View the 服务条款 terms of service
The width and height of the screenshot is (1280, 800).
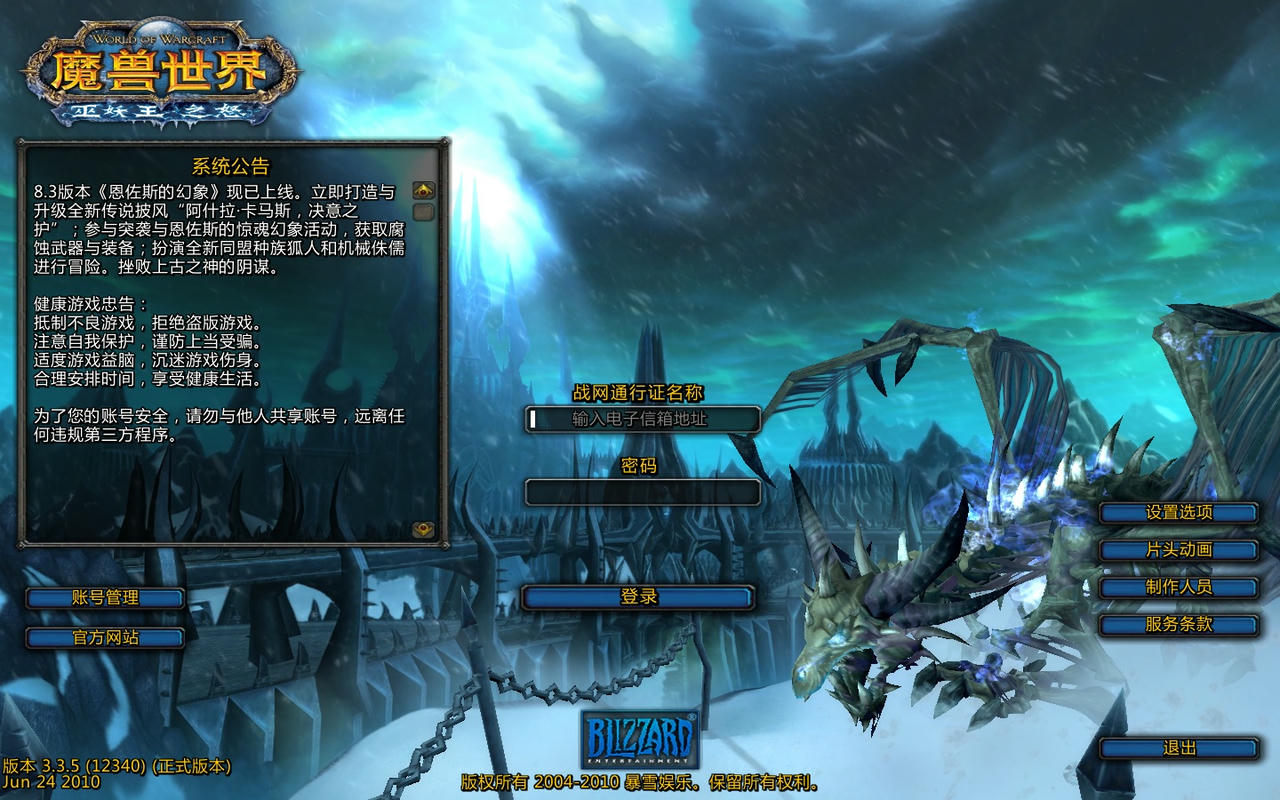click(1178, 625)
